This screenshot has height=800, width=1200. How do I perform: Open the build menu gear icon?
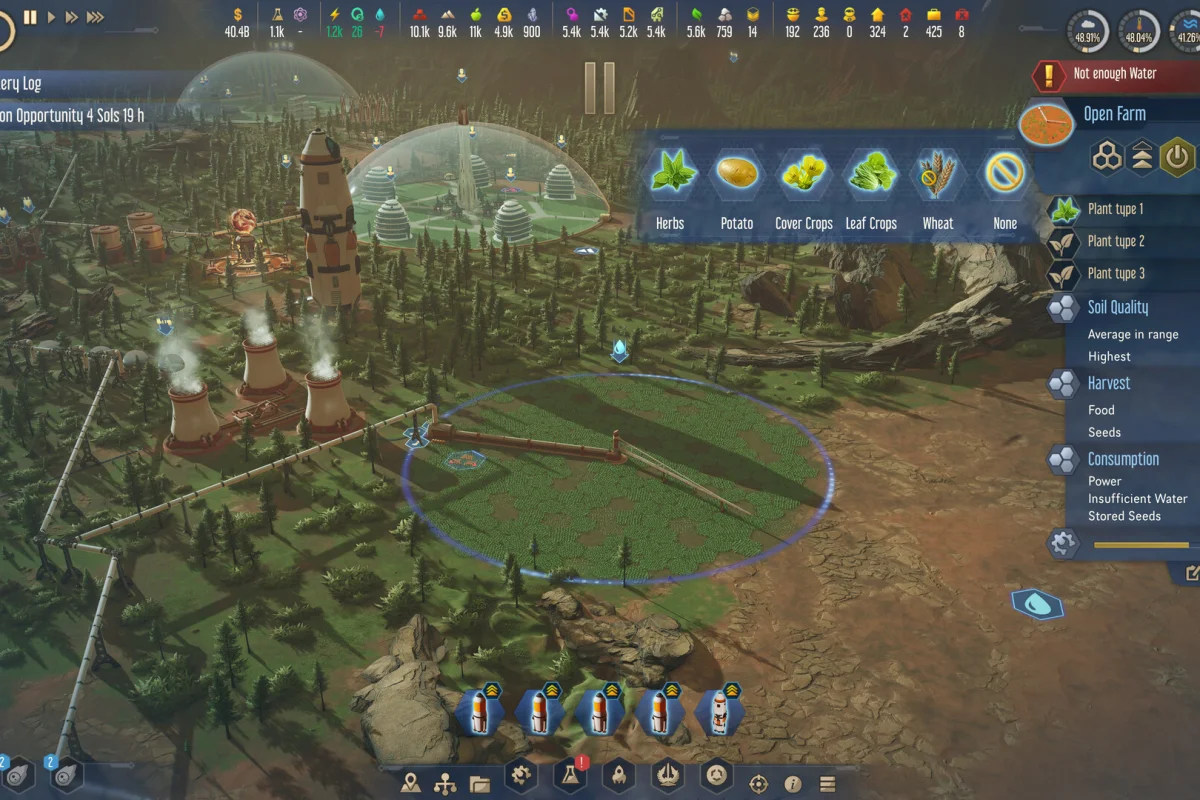coord(520,774)
